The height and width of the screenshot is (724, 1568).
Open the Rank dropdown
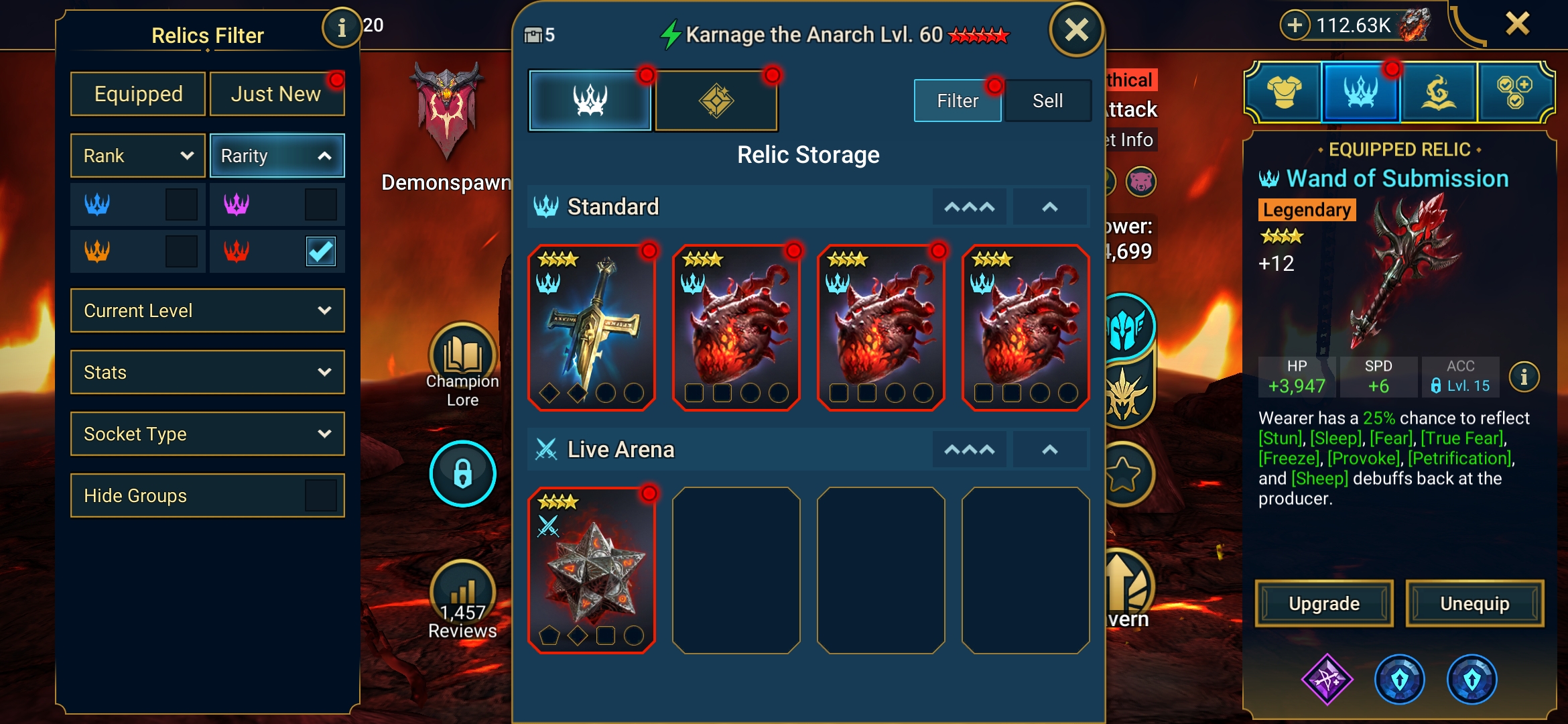point(138,156)
